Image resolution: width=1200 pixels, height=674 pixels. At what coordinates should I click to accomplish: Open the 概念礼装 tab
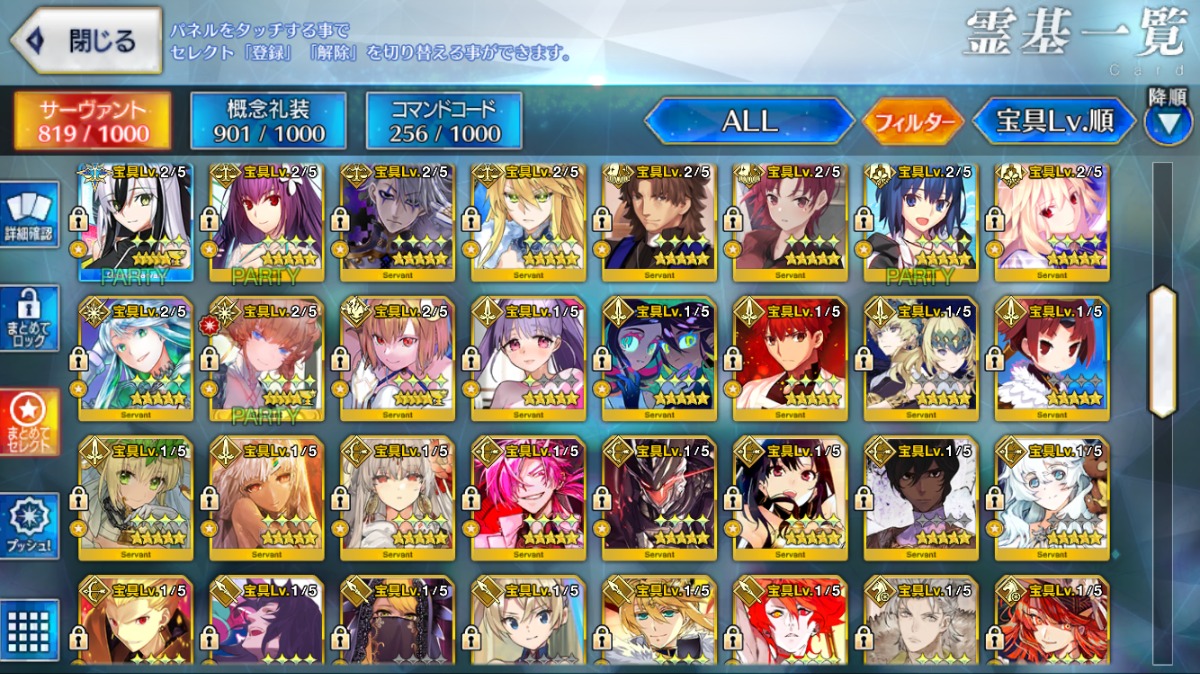268,121
